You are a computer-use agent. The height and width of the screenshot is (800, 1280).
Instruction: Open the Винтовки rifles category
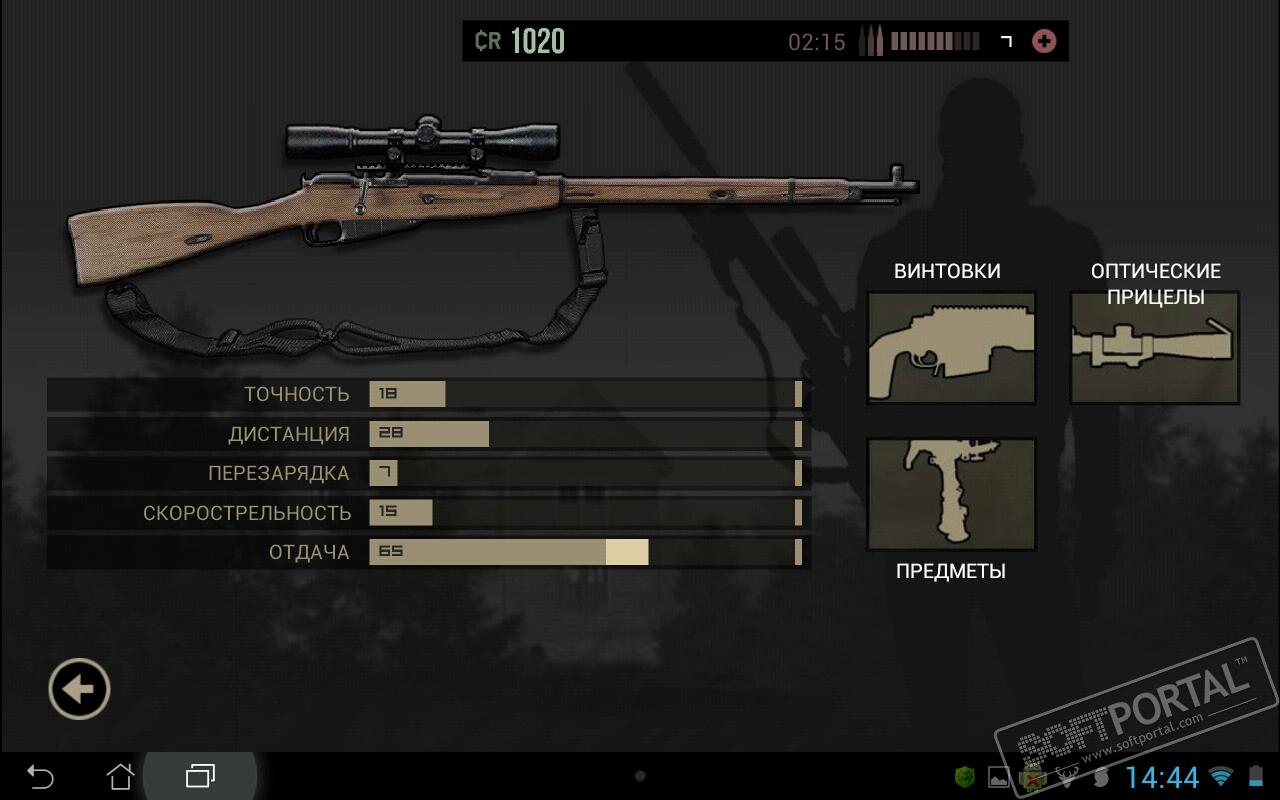[x=950, y=347]
